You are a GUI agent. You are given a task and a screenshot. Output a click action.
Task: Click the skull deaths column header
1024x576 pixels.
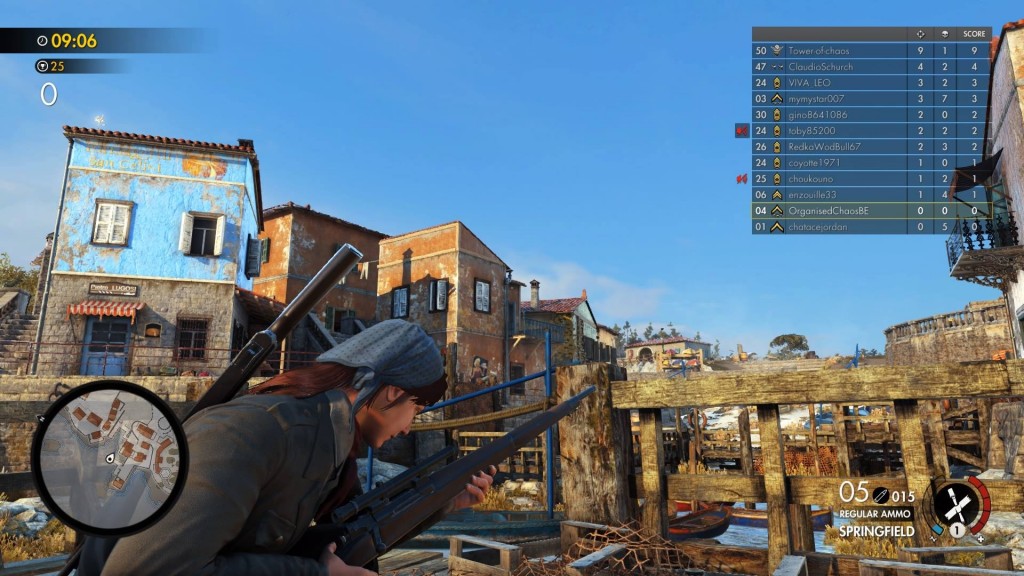[x=946, y=34]
